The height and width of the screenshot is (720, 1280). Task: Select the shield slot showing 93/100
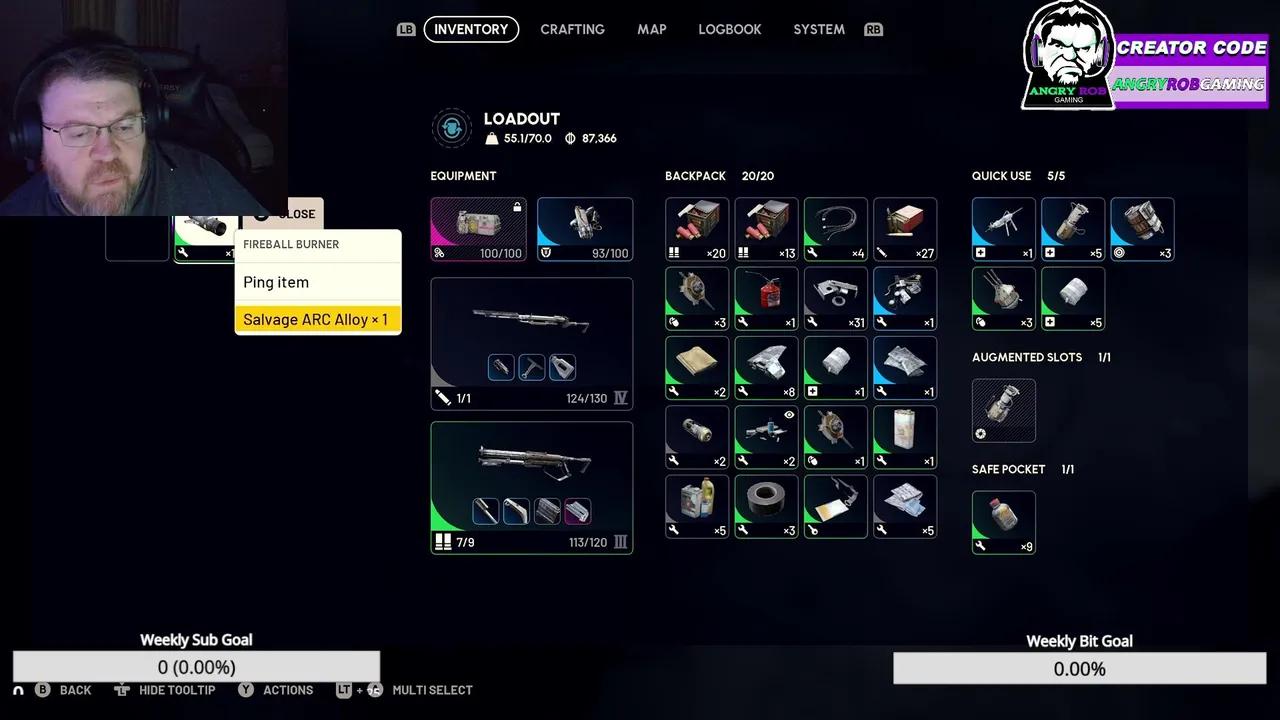[585, 229]
